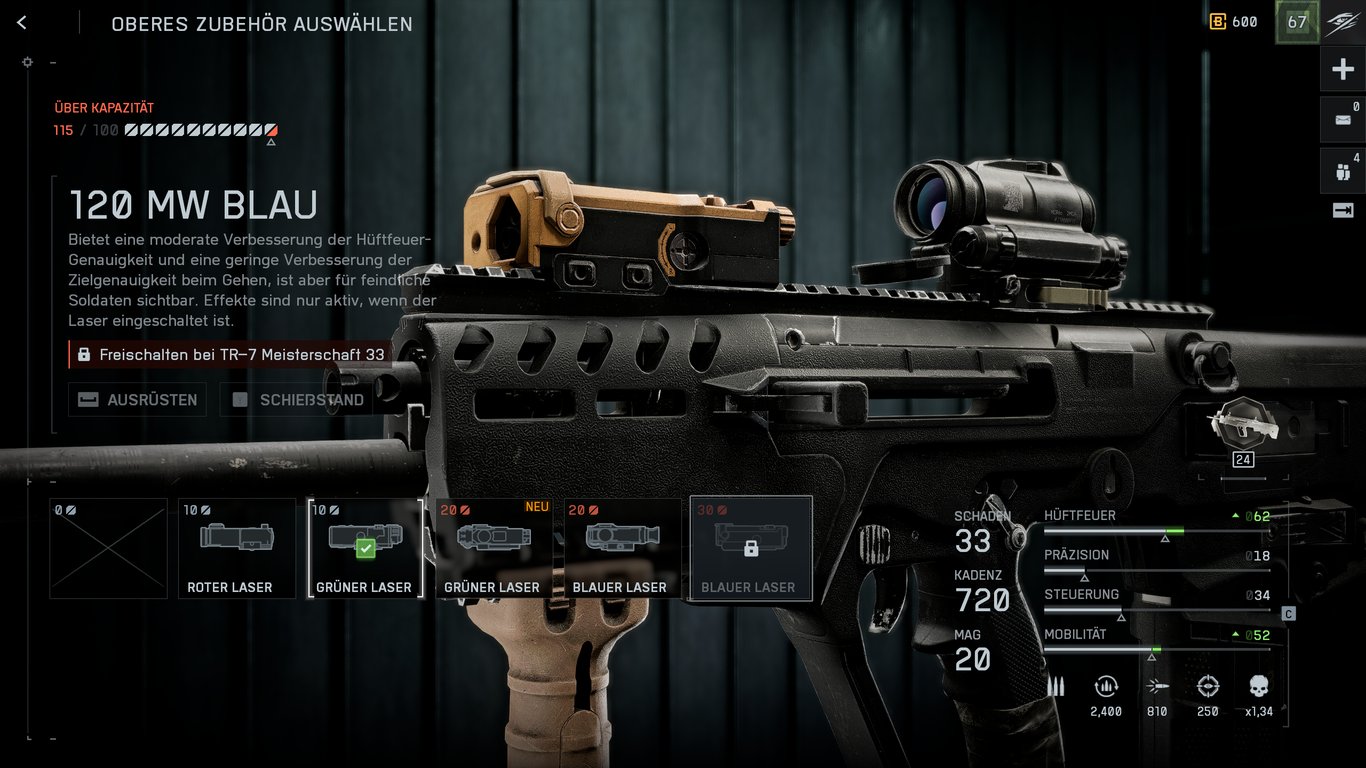Image resolution: width=1366 pixels, height=768 pixels.
Task: Click the back arrow to leave attachment selection
Action: [21, 21]
